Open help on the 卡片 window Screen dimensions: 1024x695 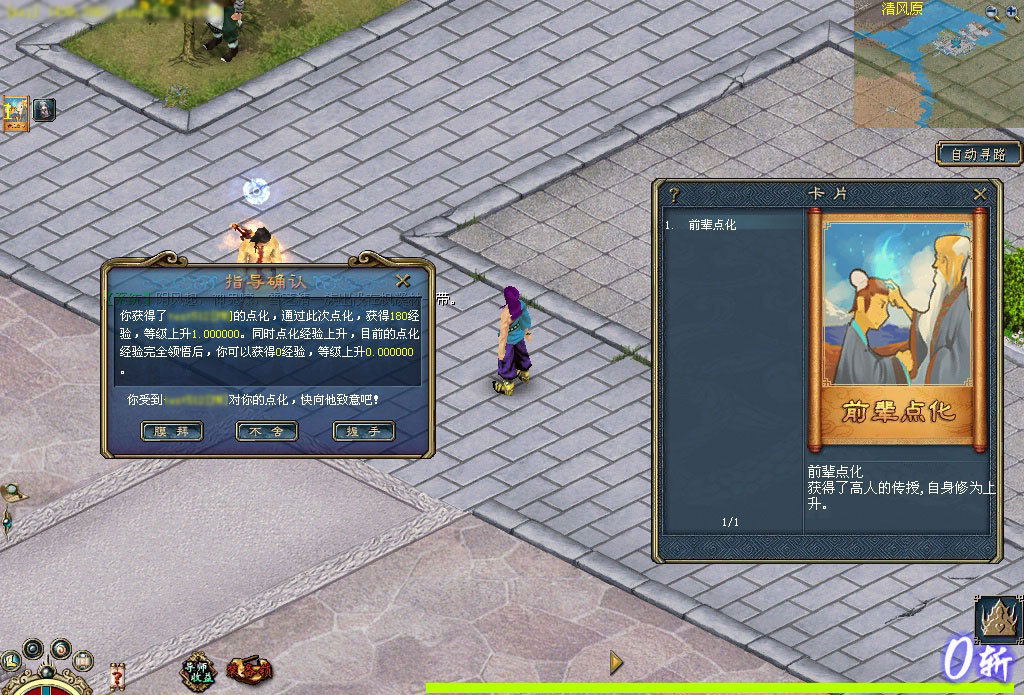coord(674,194)
